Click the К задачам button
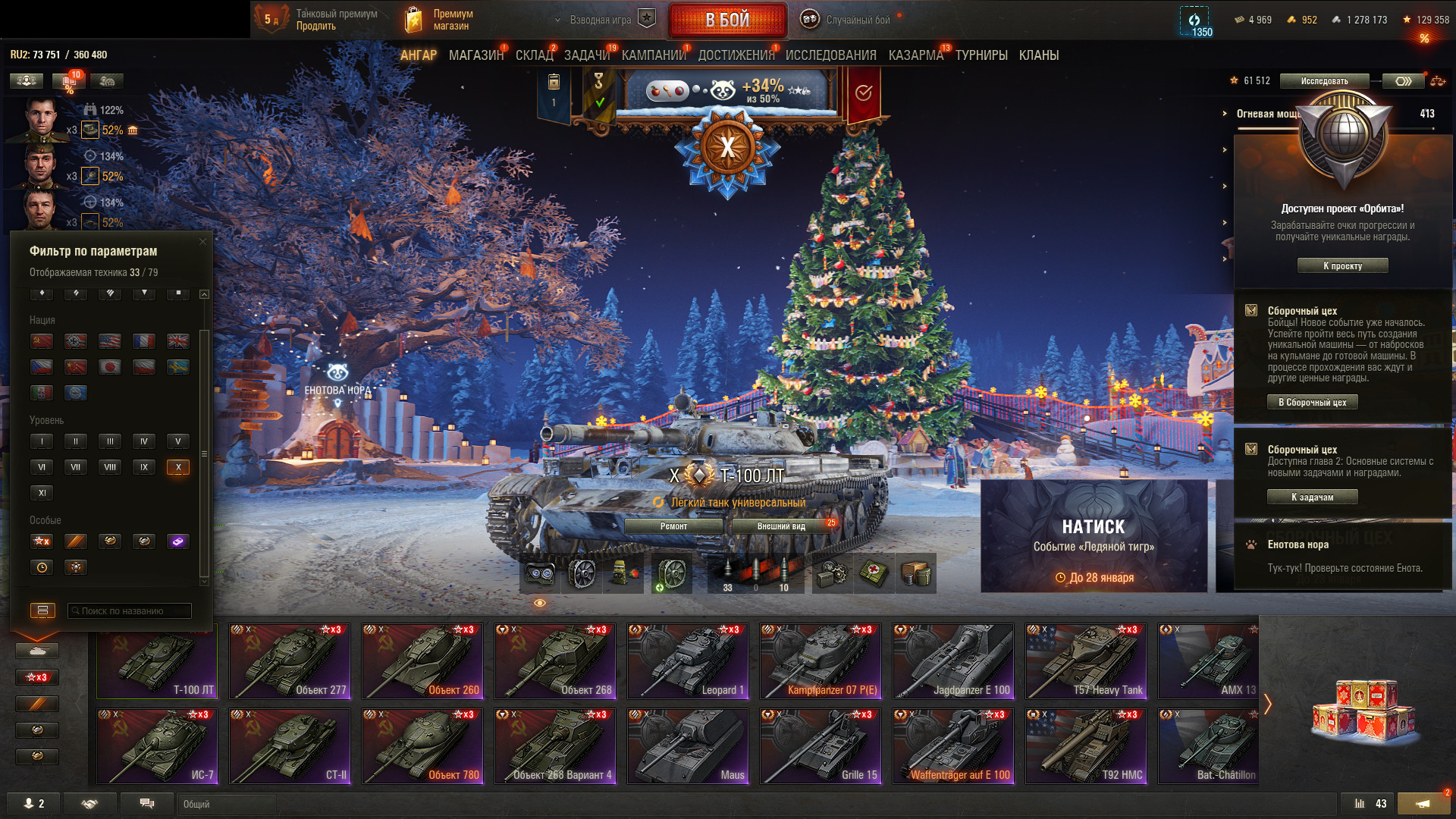1456x819 pixels. (x=1312, y=497)
